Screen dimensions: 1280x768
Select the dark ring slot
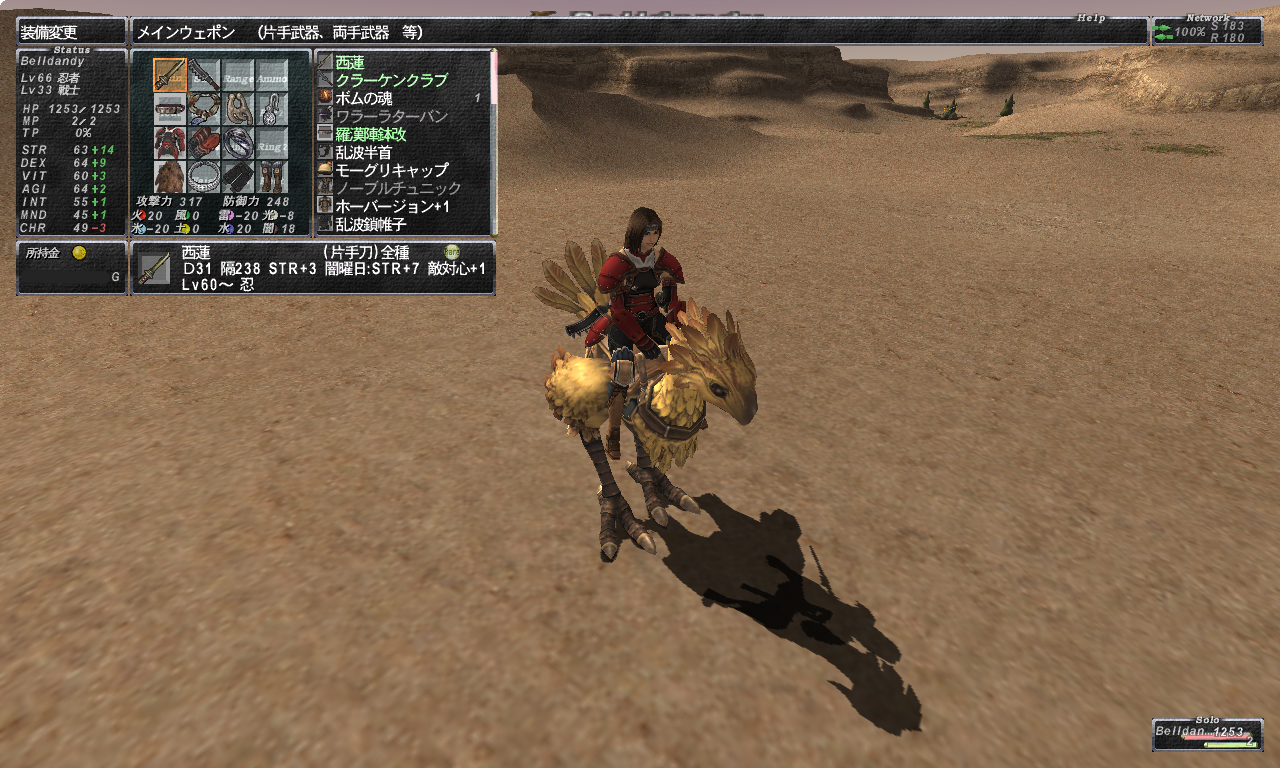click(x=238, y=143)
